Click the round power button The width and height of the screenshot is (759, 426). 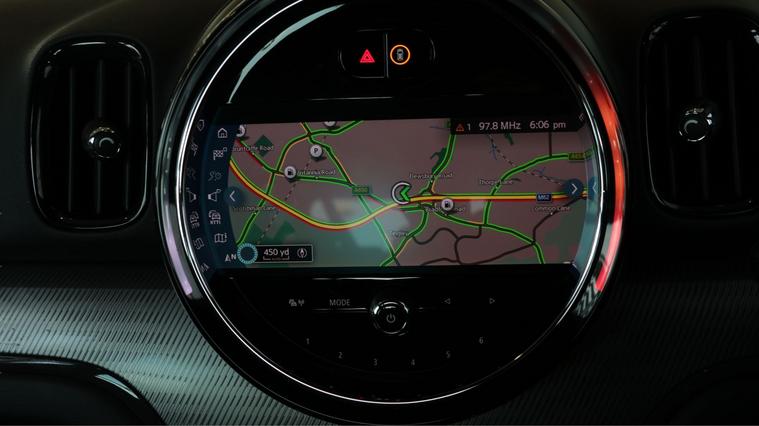390,318
